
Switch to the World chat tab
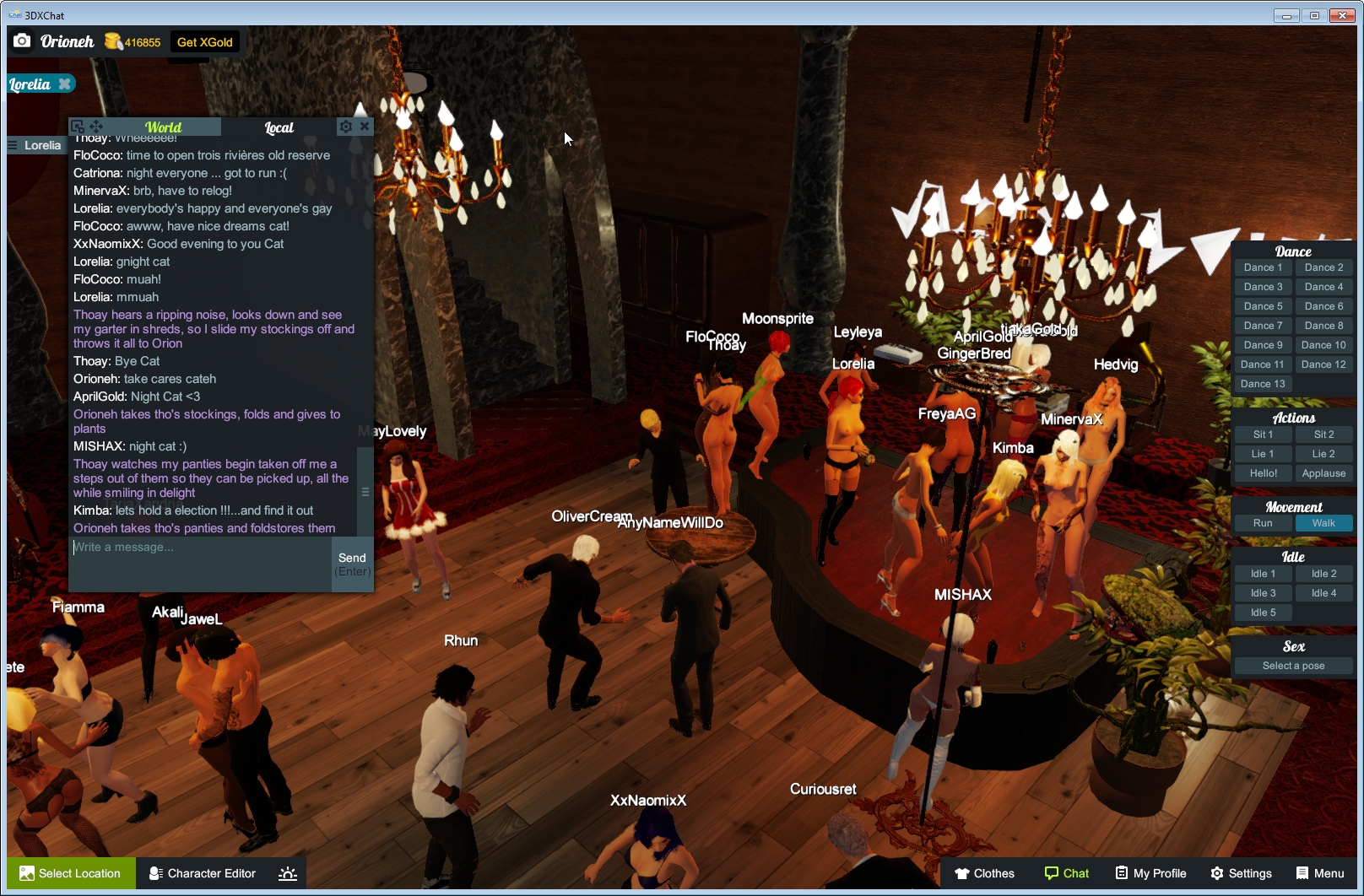click(x=163, y=127)
